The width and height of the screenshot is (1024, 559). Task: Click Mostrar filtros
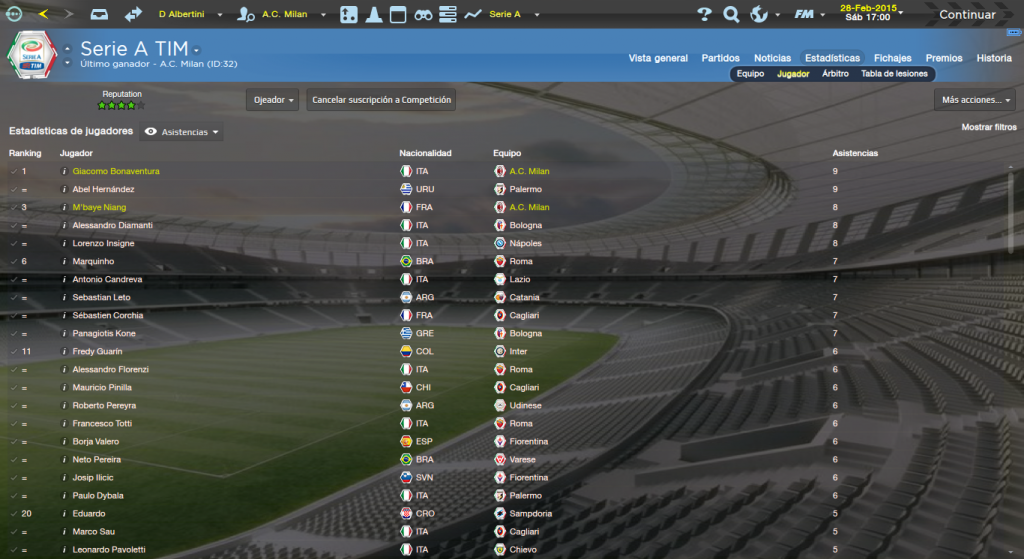point(988,128)
